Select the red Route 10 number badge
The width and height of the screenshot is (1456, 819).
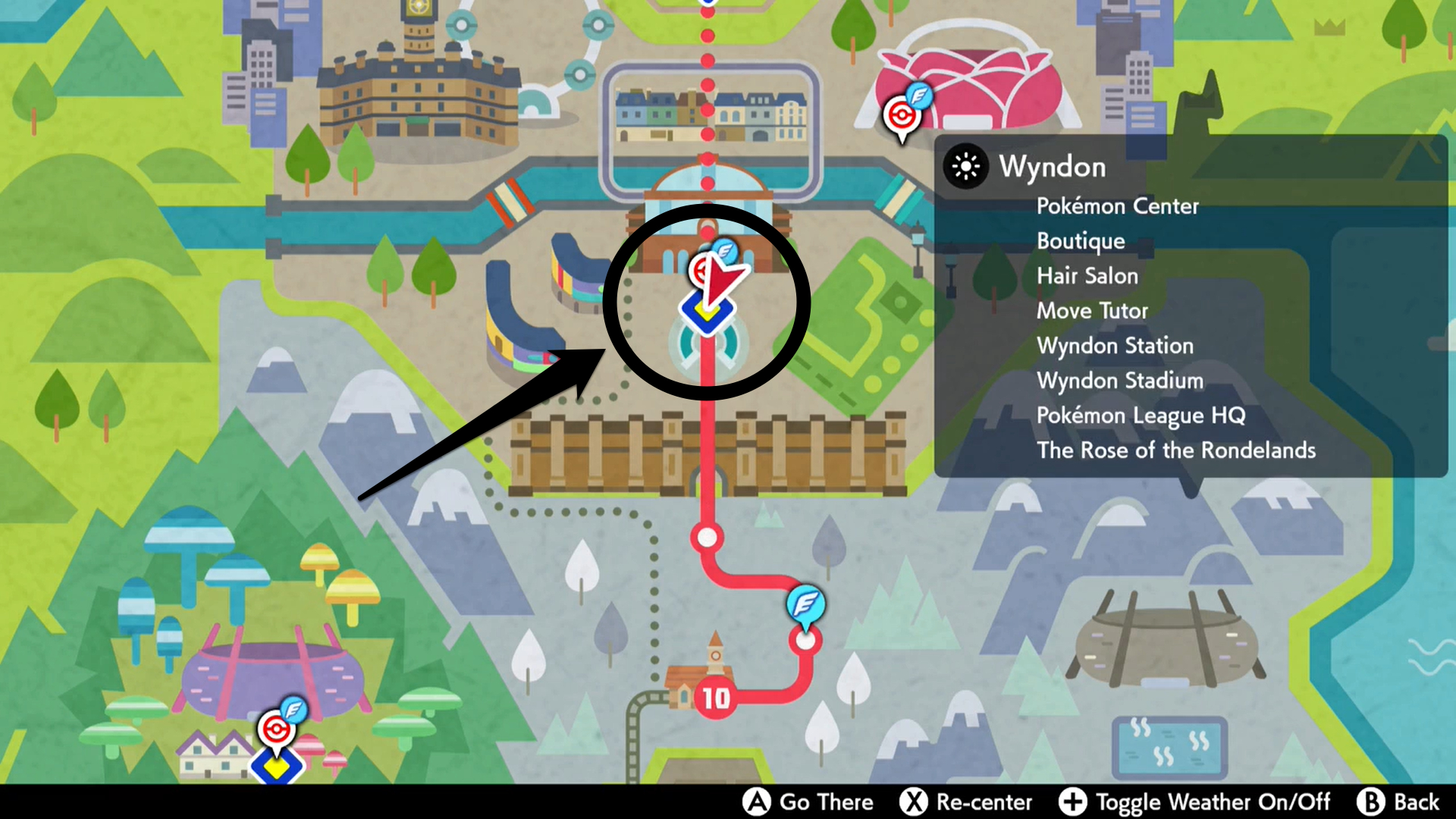pyautogui.click(x=715, y=698)
